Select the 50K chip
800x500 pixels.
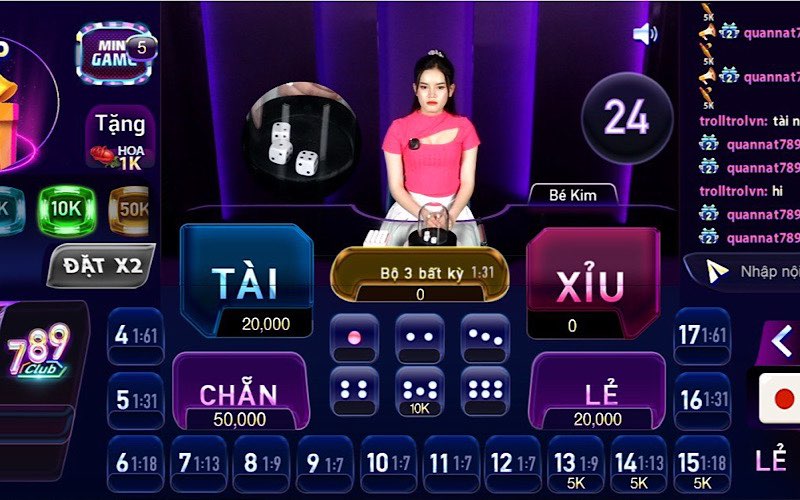click(128, 210)
